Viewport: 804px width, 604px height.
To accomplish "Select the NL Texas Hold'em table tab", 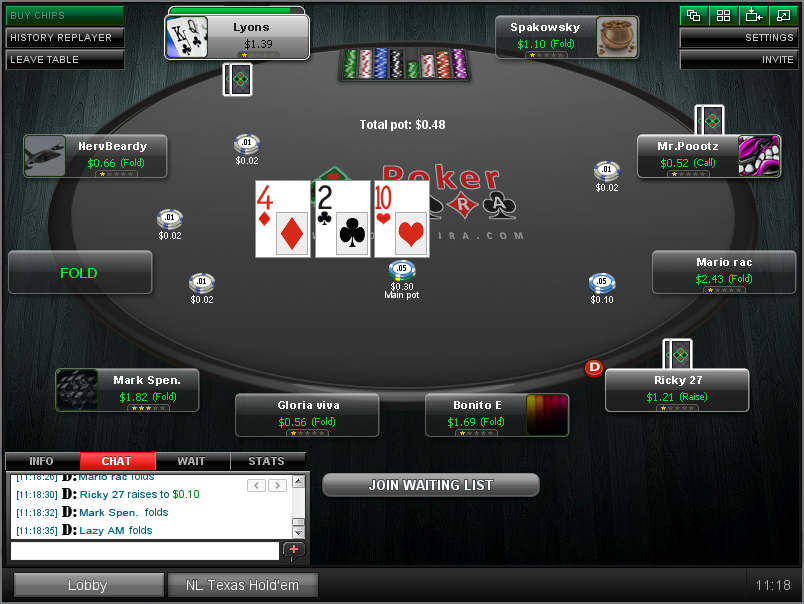I will tap(242, 585).
